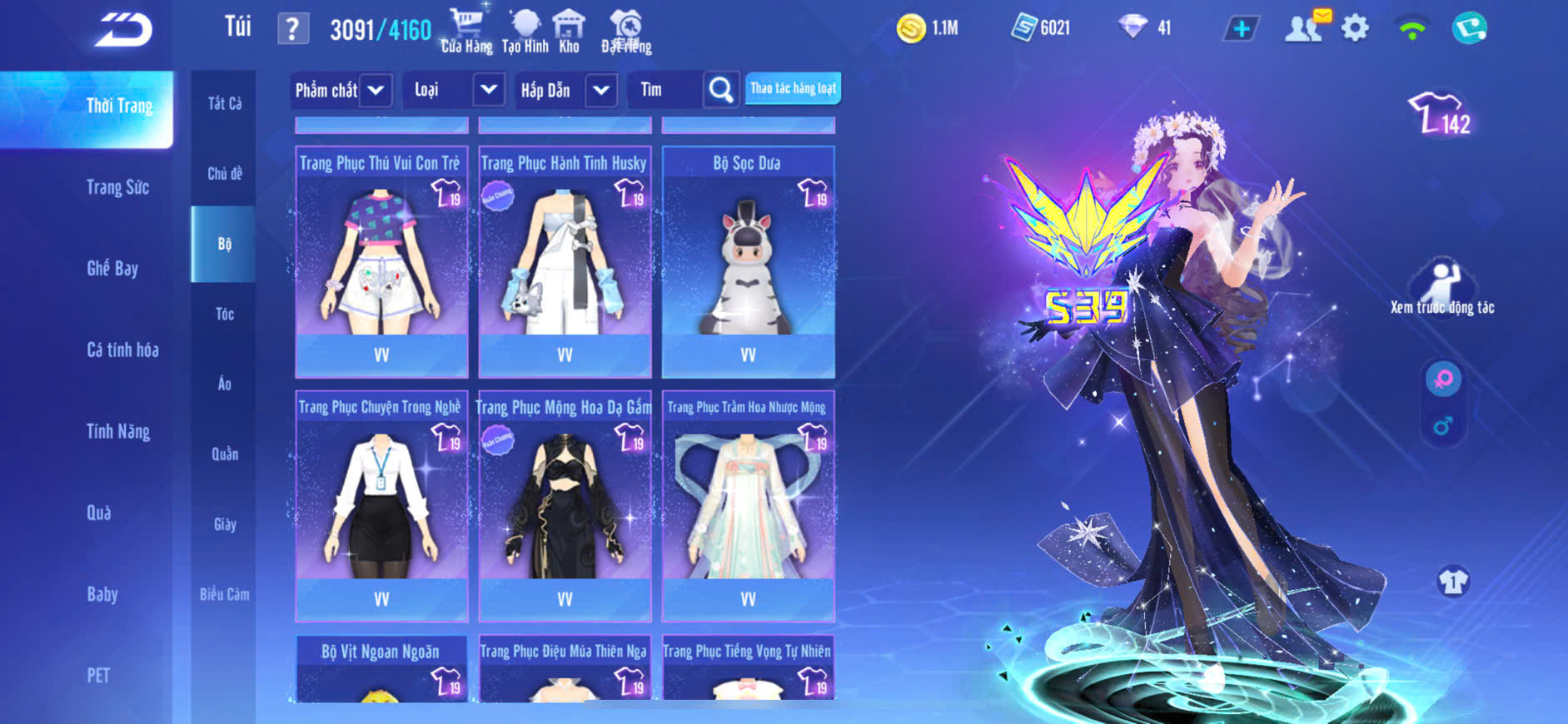Open the Cá tính hóa tab
1568x724 pixels.
[x=122, y=350]
